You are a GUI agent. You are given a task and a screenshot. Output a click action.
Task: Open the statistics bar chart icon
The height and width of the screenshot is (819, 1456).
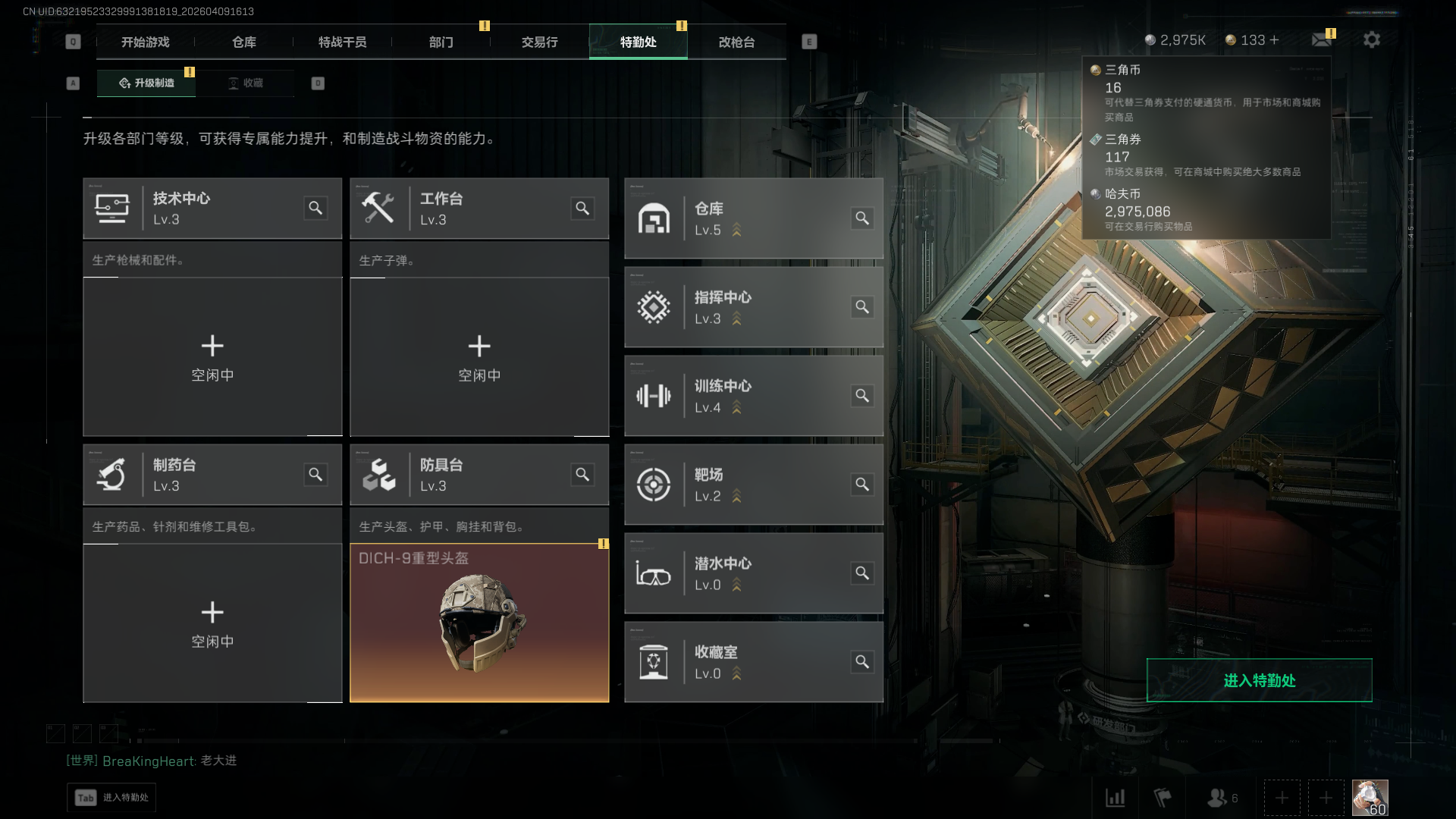coord(1115,798)
